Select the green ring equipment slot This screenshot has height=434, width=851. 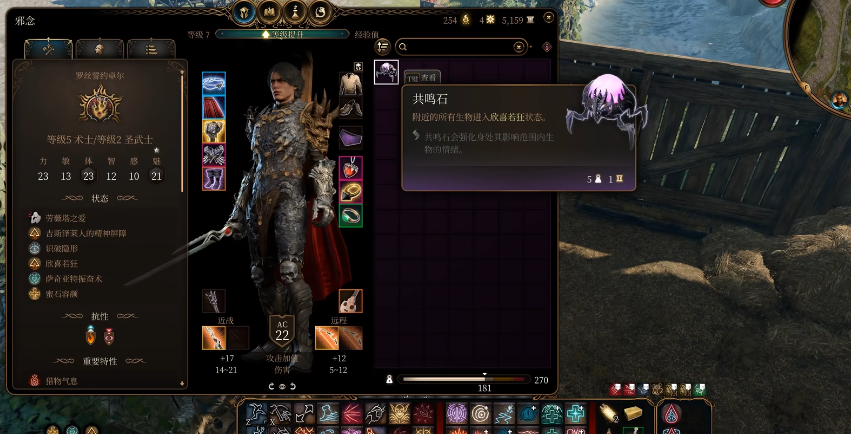[x=351, y=215]
